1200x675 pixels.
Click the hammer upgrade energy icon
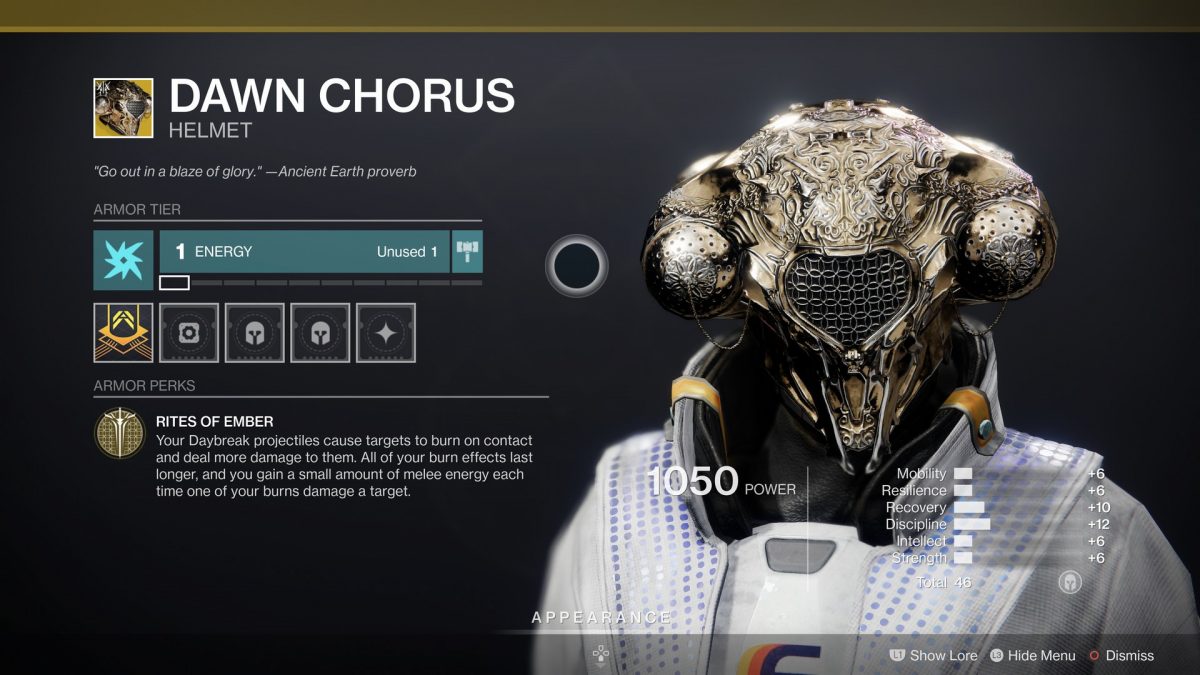(467, 252)
